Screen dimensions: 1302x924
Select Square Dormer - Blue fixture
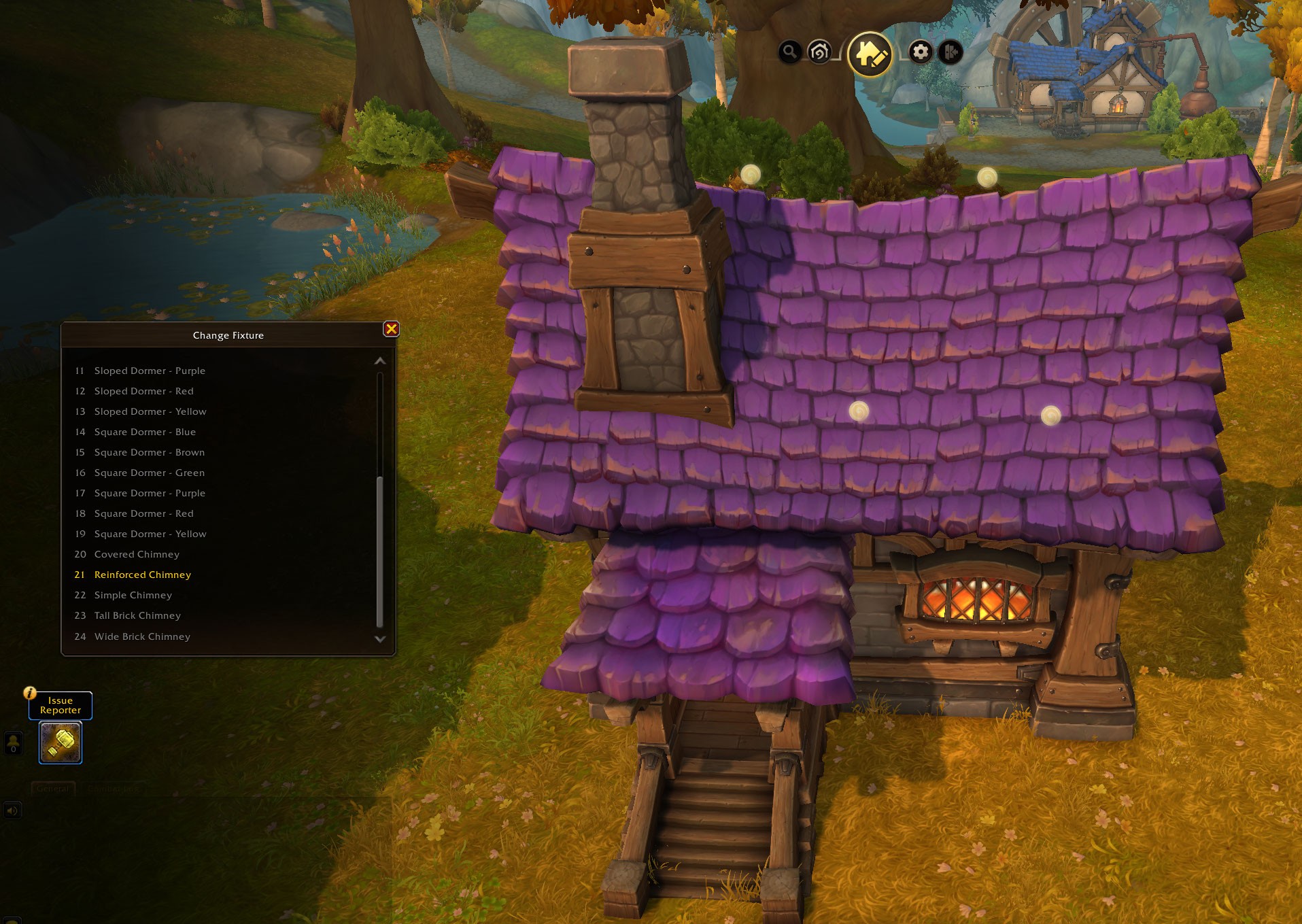145,432
